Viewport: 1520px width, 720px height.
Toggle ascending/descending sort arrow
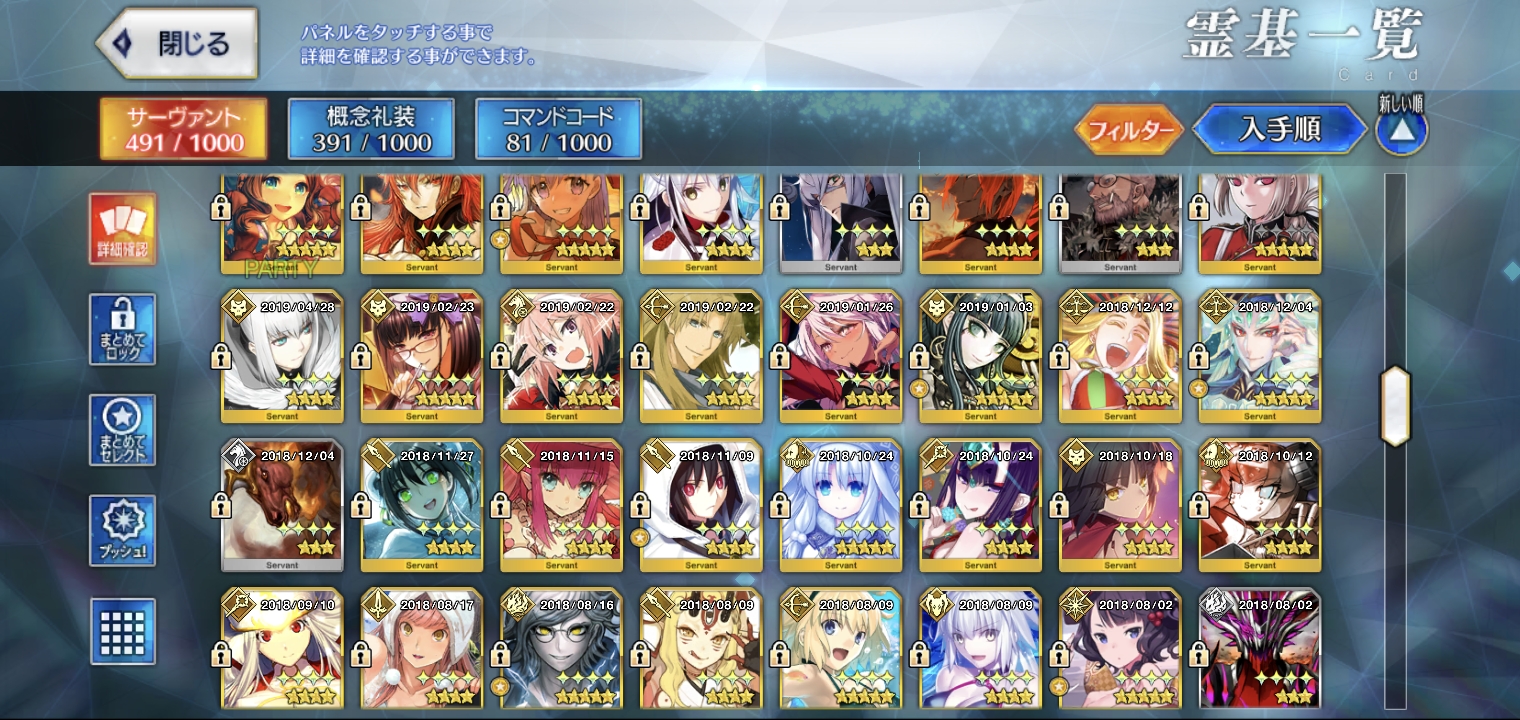1401,130
